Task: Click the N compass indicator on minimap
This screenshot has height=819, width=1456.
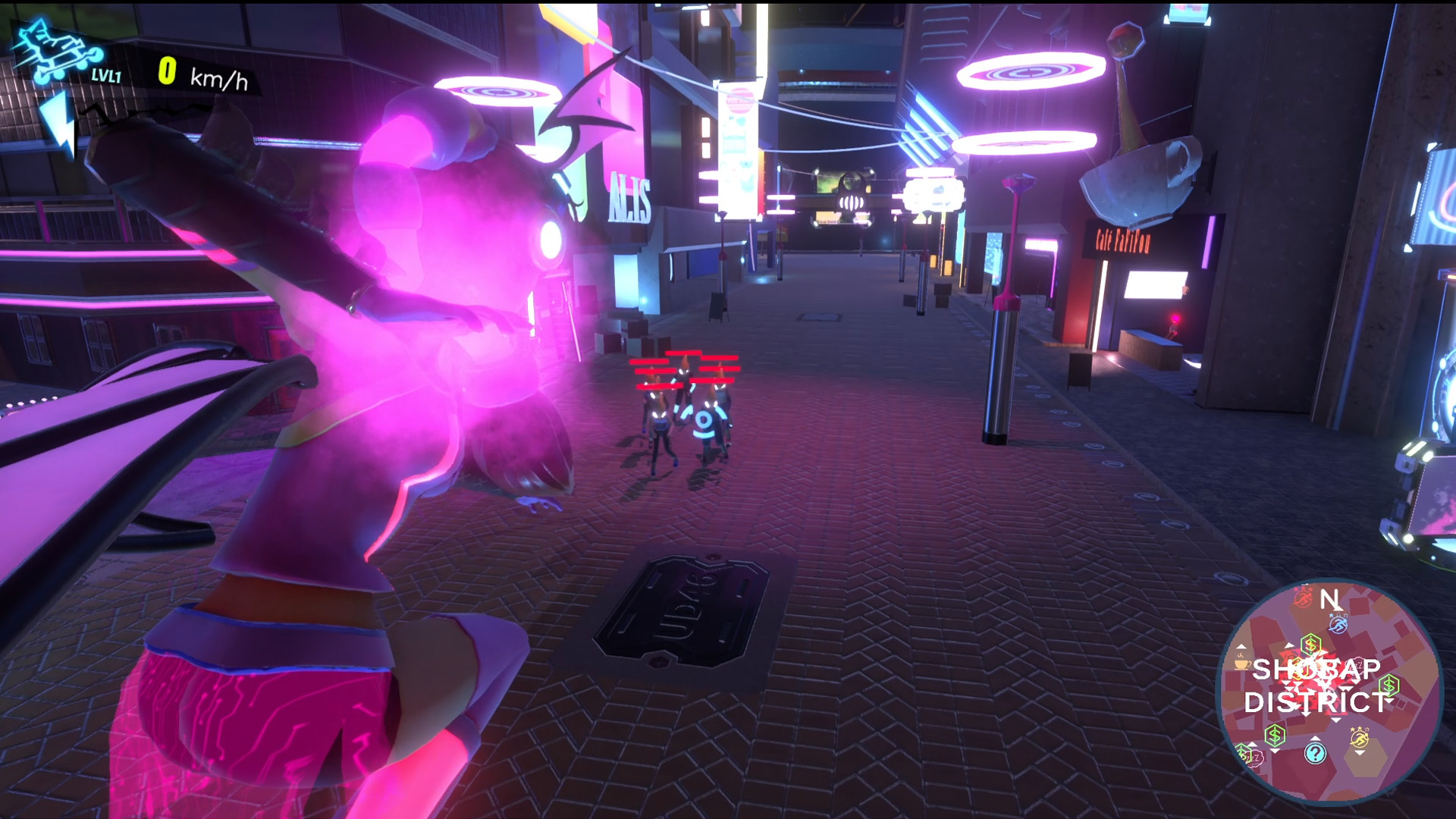Action: 1329,600
